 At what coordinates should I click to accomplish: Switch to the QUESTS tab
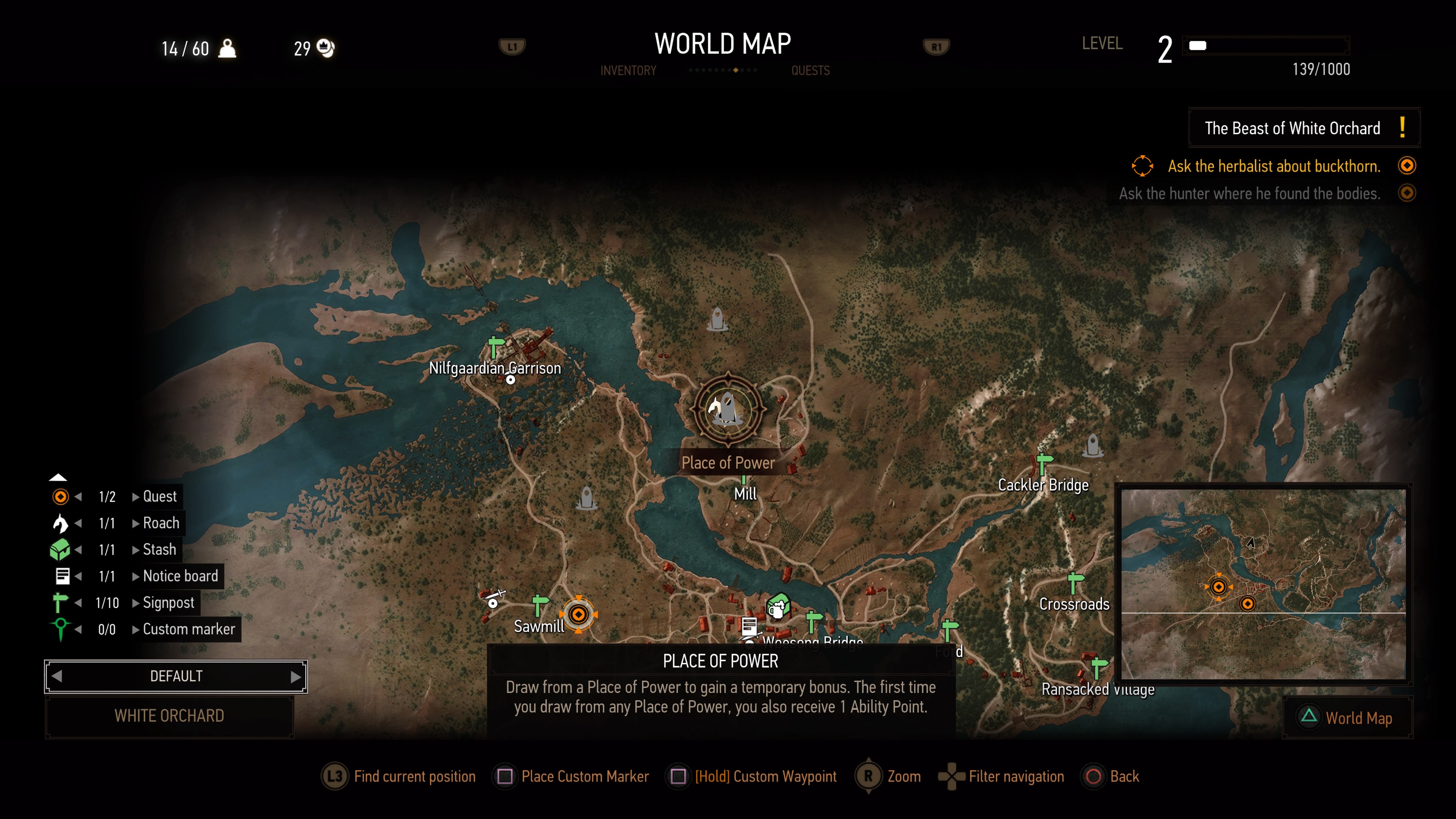(811, 70)
